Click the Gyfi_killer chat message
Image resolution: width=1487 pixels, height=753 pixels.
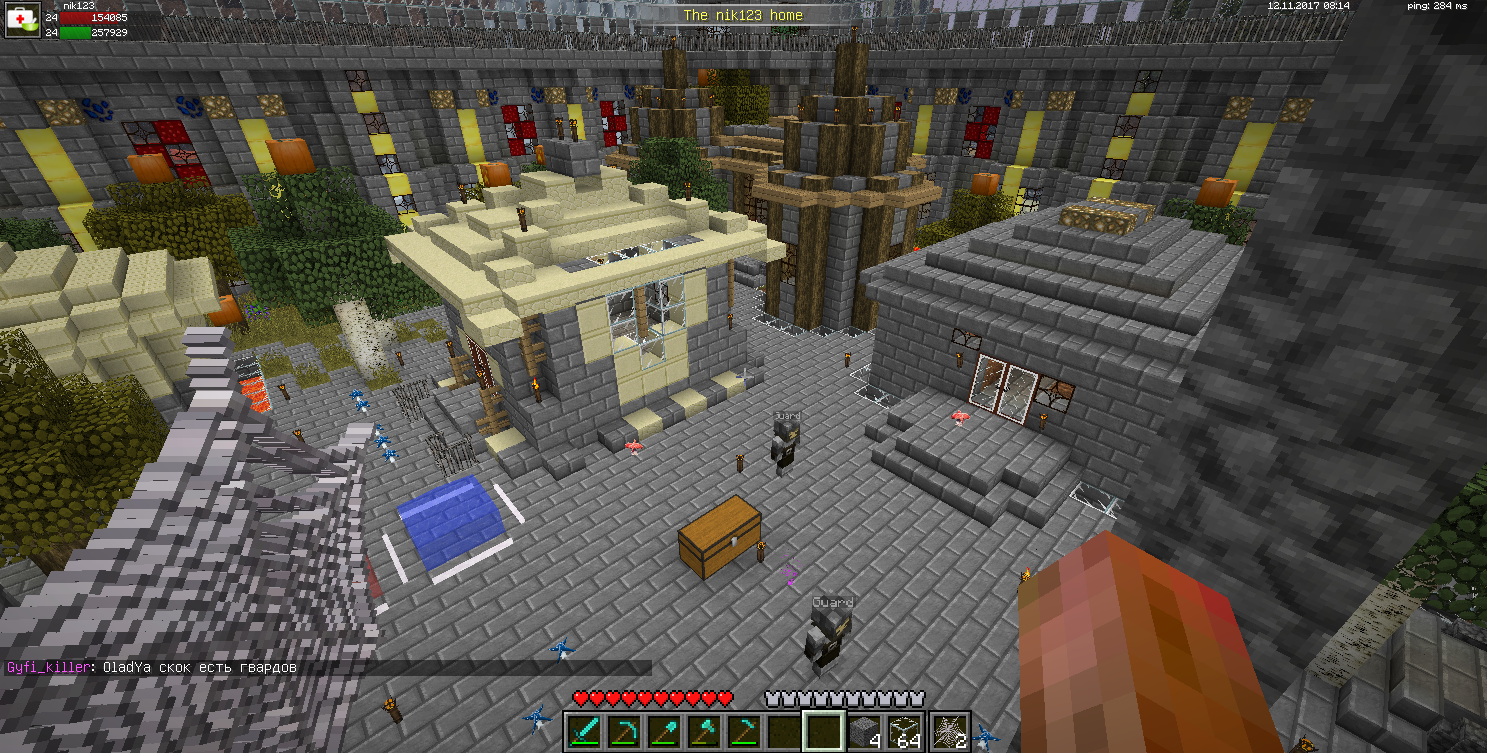(152, 667)
